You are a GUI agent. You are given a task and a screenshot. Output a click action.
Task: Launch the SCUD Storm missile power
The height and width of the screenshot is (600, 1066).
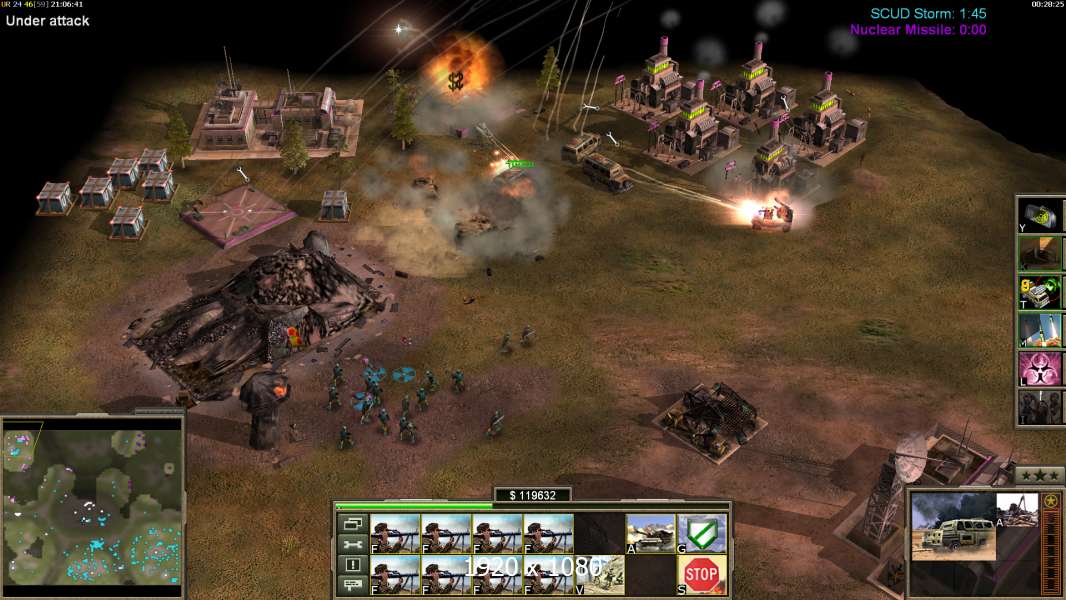click(x=1040, y=330)
